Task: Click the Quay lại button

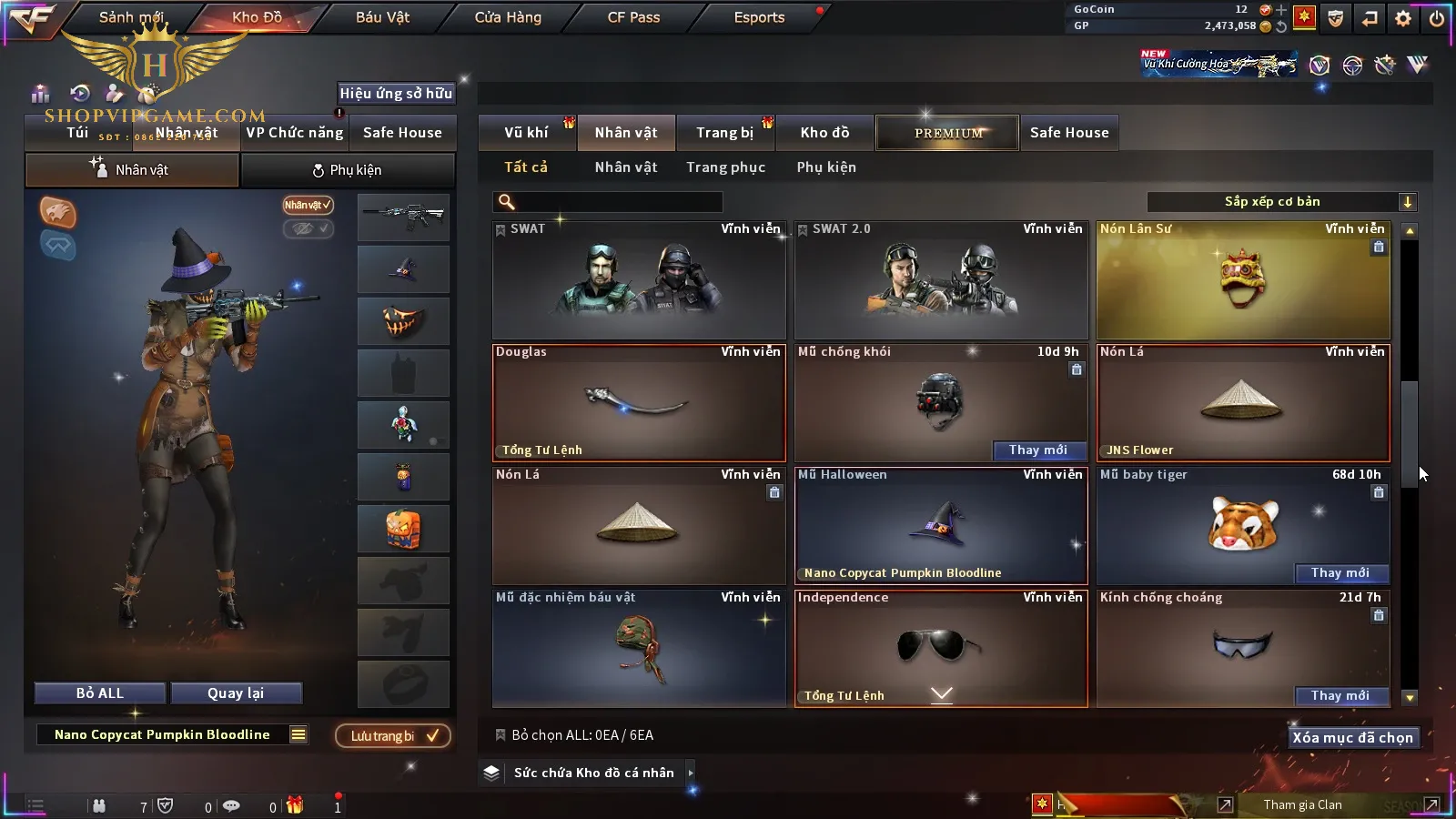Action: pyautogui.click(x=236, y=693)
